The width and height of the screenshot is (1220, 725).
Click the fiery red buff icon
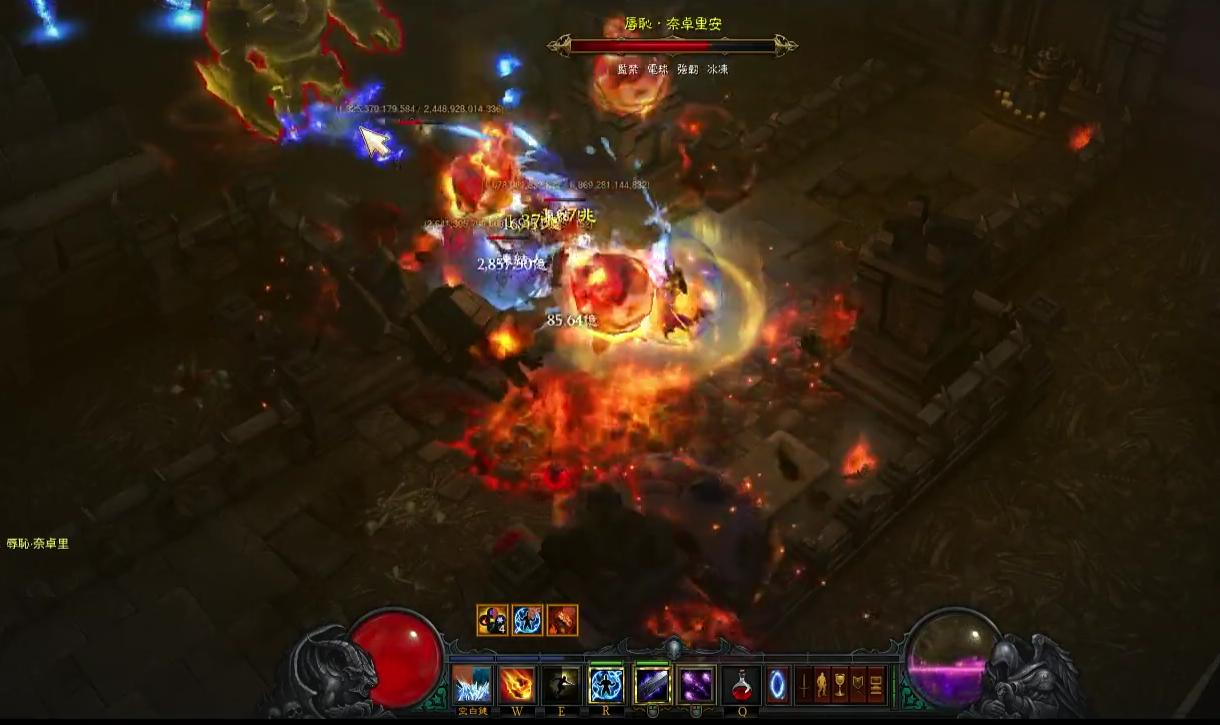[x=563, y=620]
